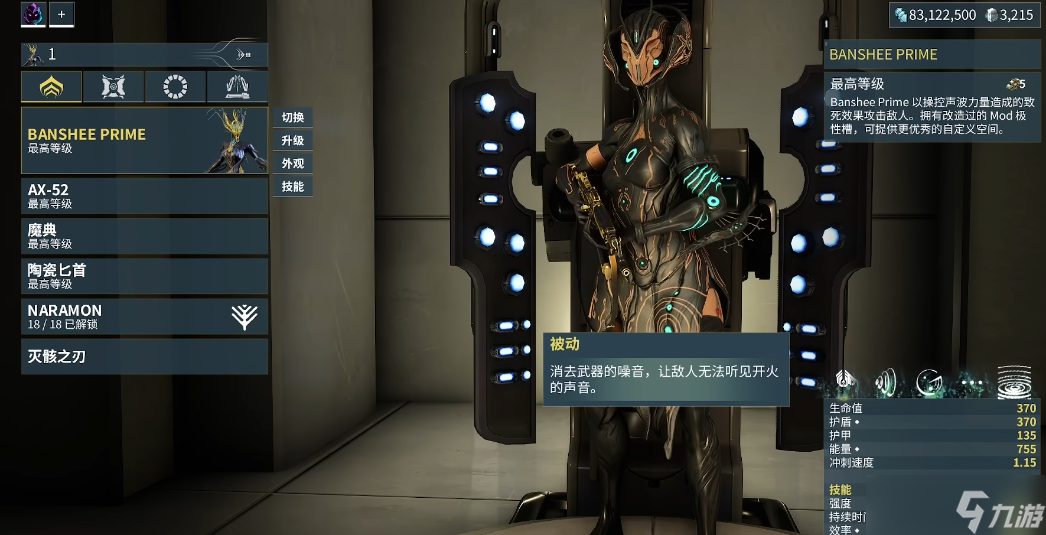The width and height of the screenshot is (1046, 535).
Task: Click the 技能 abilities button
Action: (x=293, y=187)
